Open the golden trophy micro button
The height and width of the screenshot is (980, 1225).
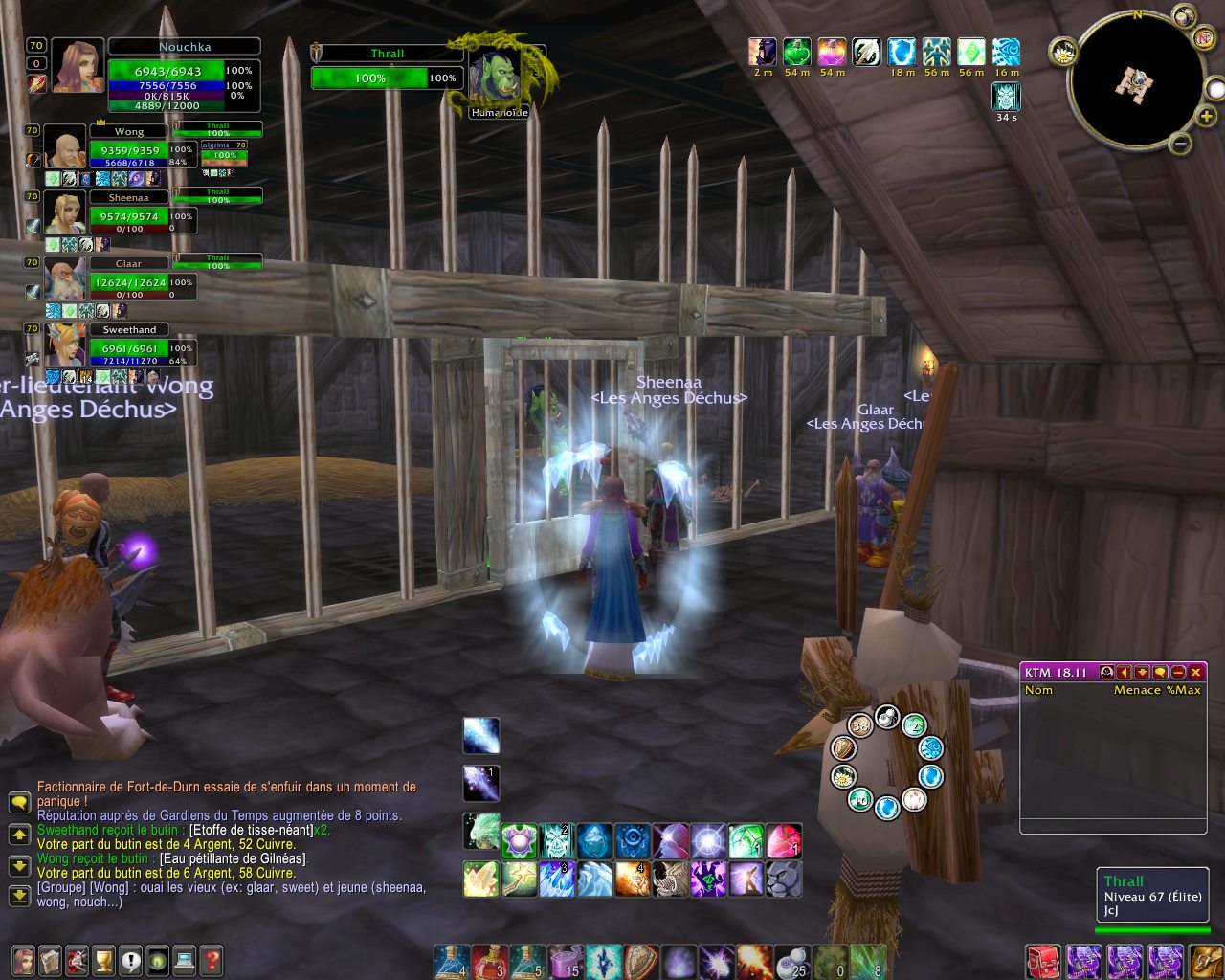tap(103, 959)
